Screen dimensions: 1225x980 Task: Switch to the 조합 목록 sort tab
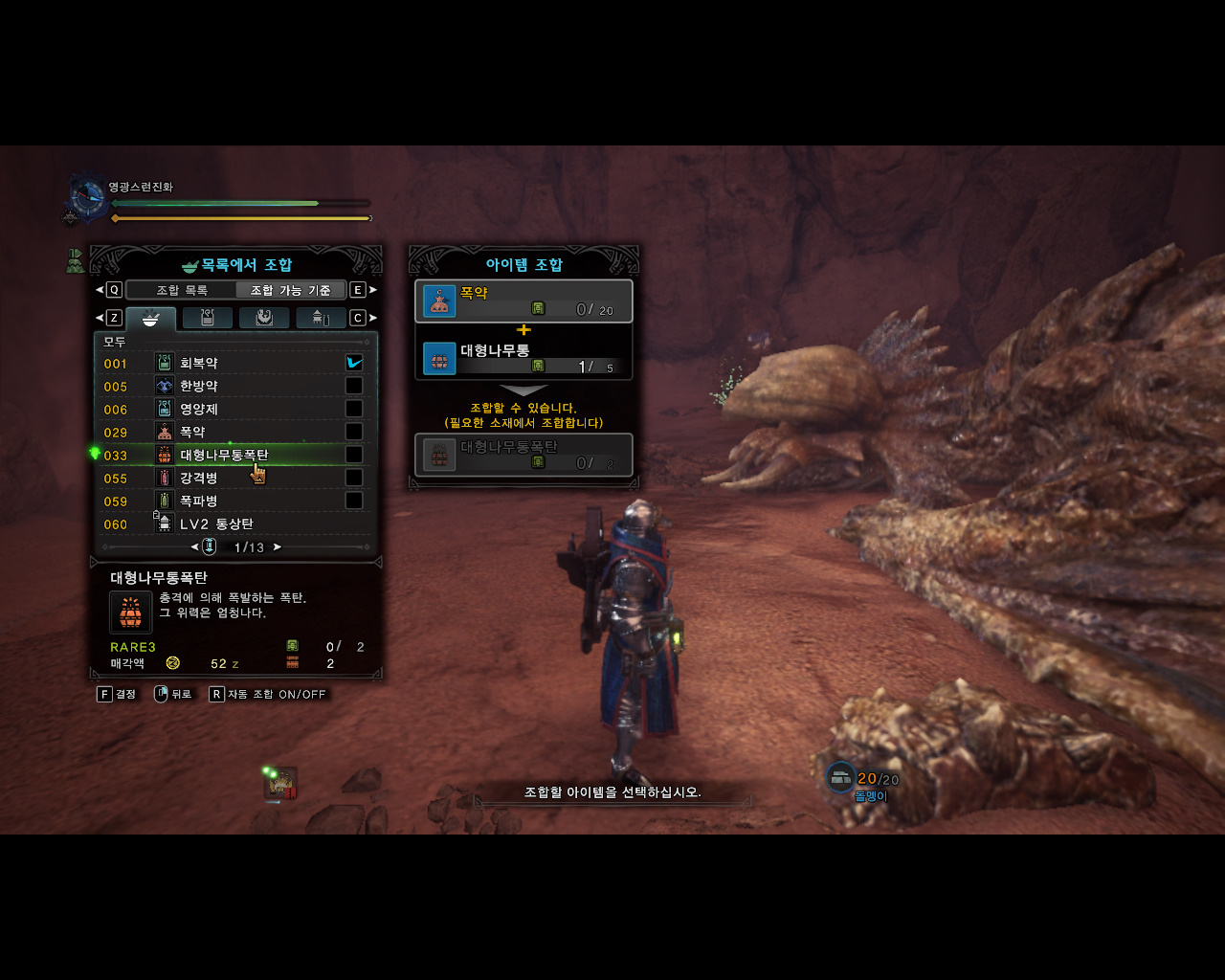(182, 290)
